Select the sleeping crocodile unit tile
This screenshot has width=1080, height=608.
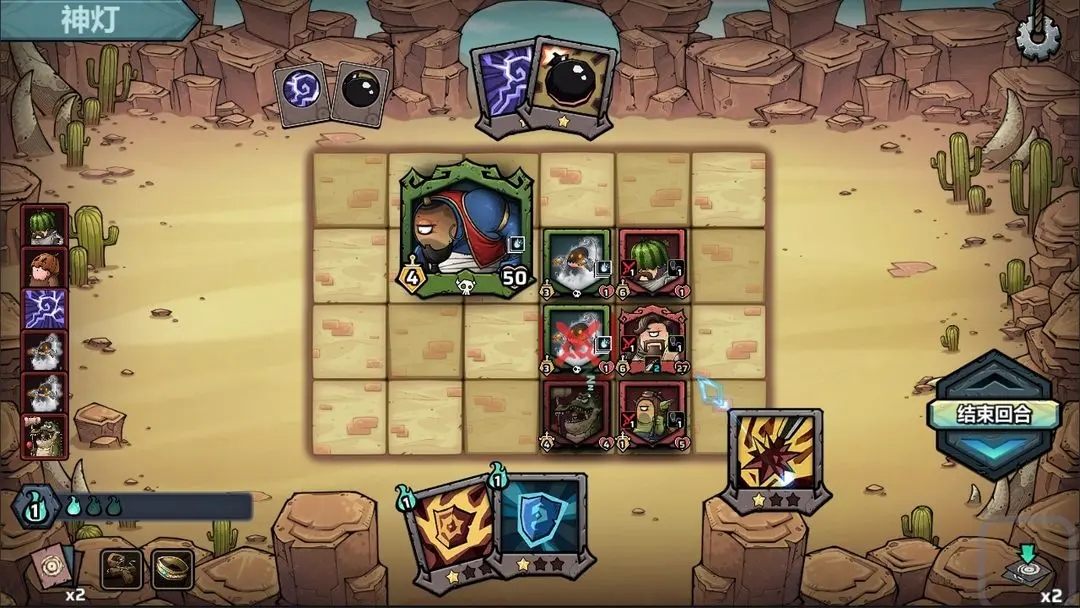coord(577,413)
